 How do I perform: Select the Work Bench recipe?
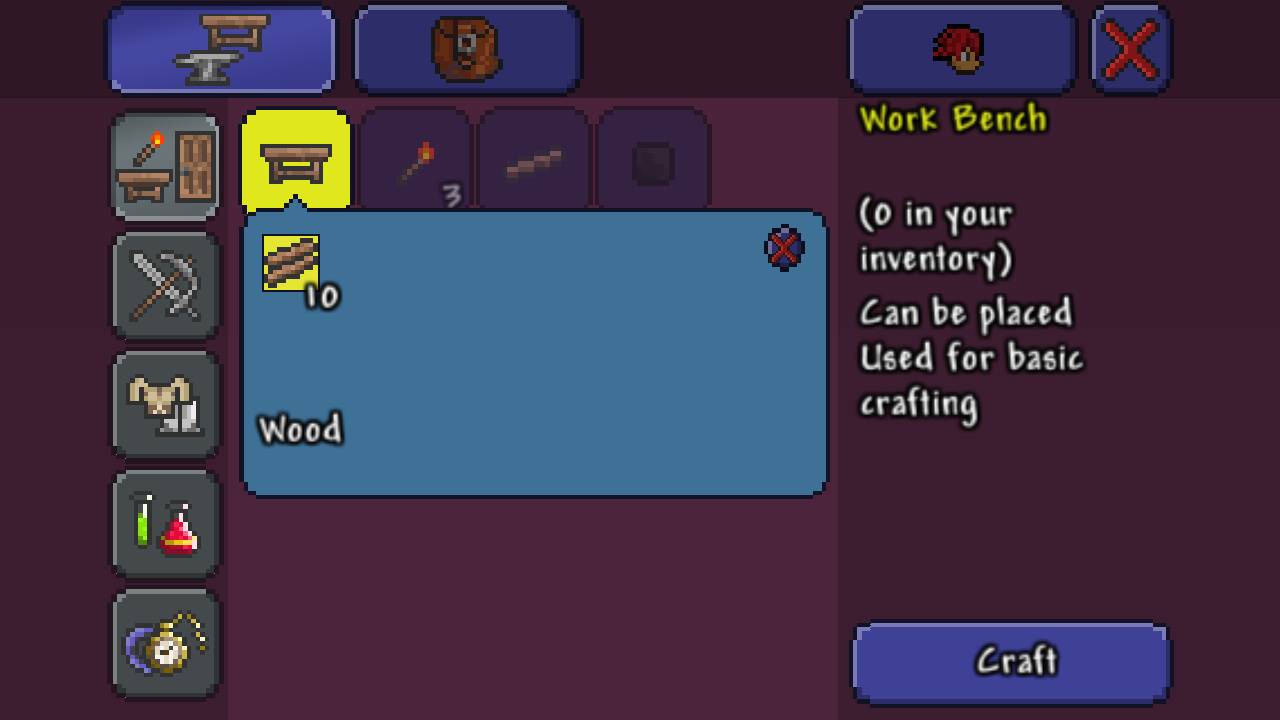[296, 162]
